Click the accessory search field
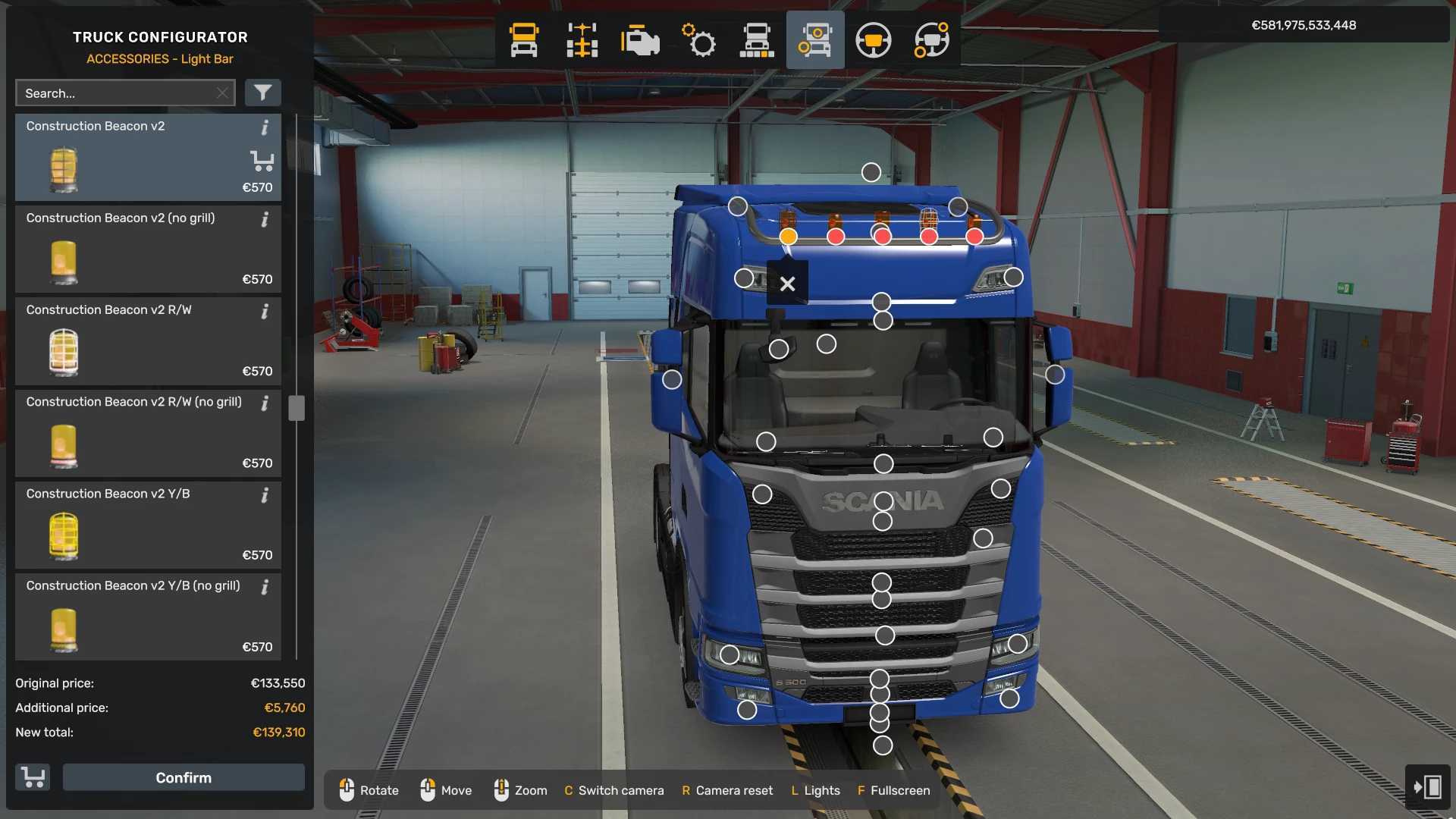 pyautogui.click(x=118, y=93)
